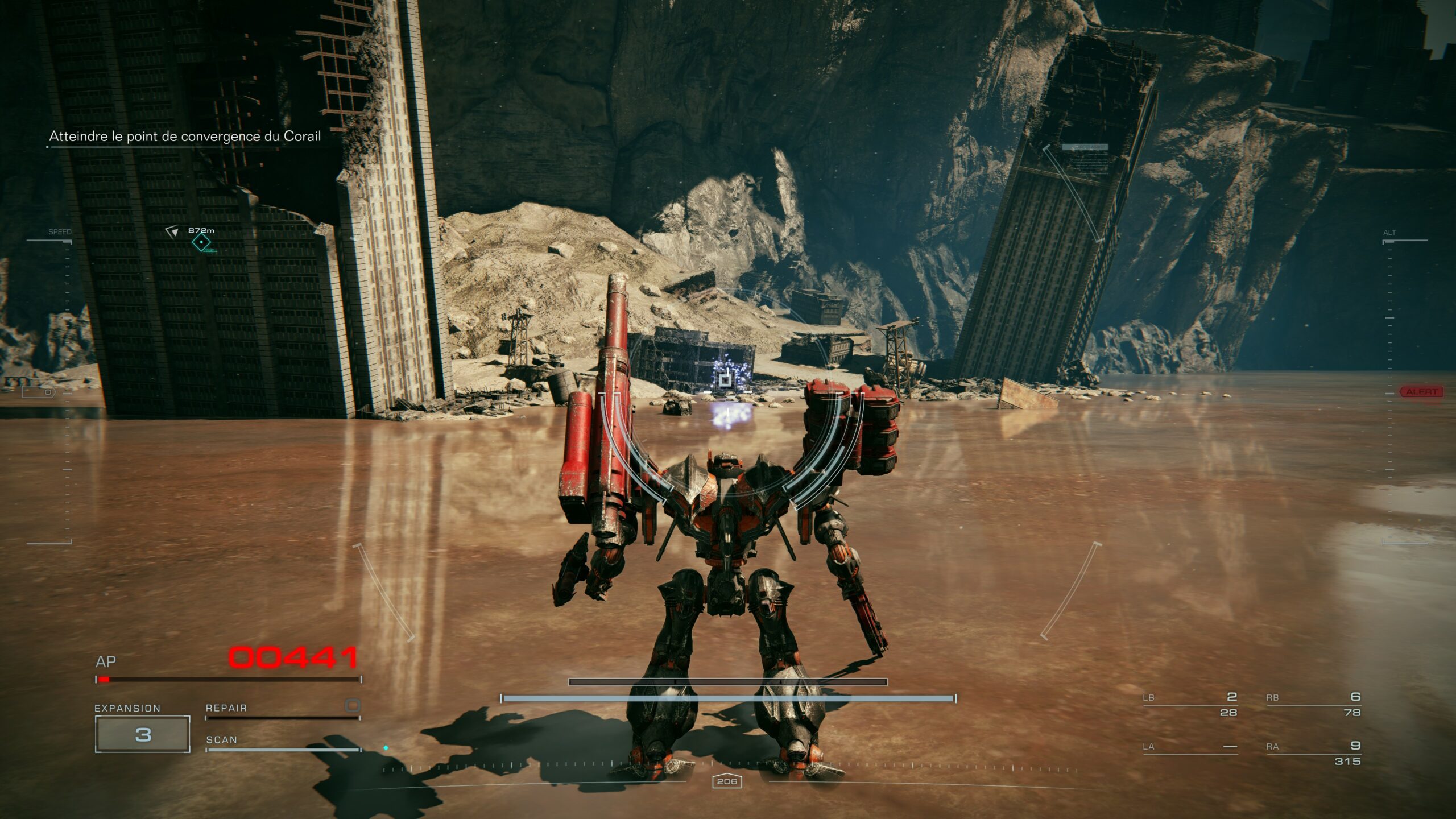Select the LB shoulder weapon slot
The image size is (1456, 819).
tap(1190, 704)
